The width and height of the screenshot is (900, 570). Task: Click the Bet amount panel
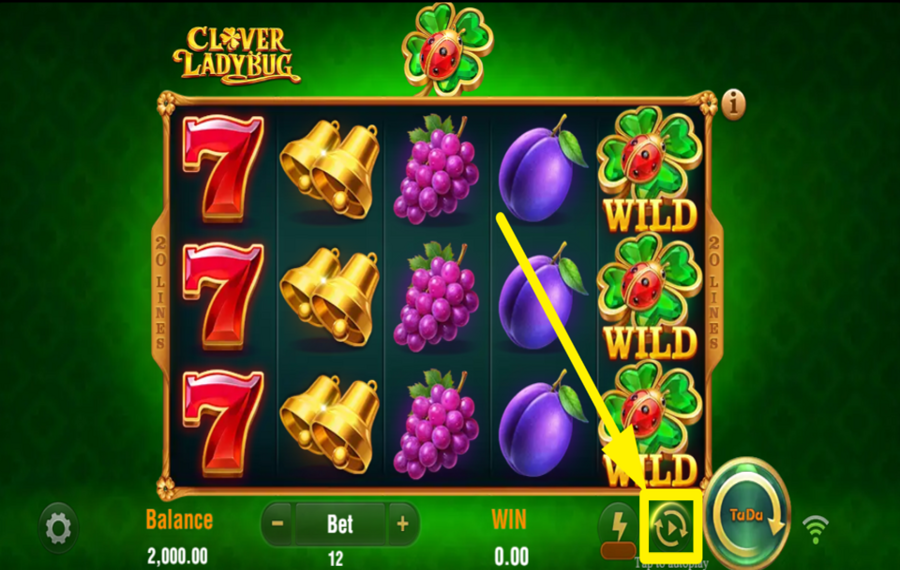click(x=340, y=523)
